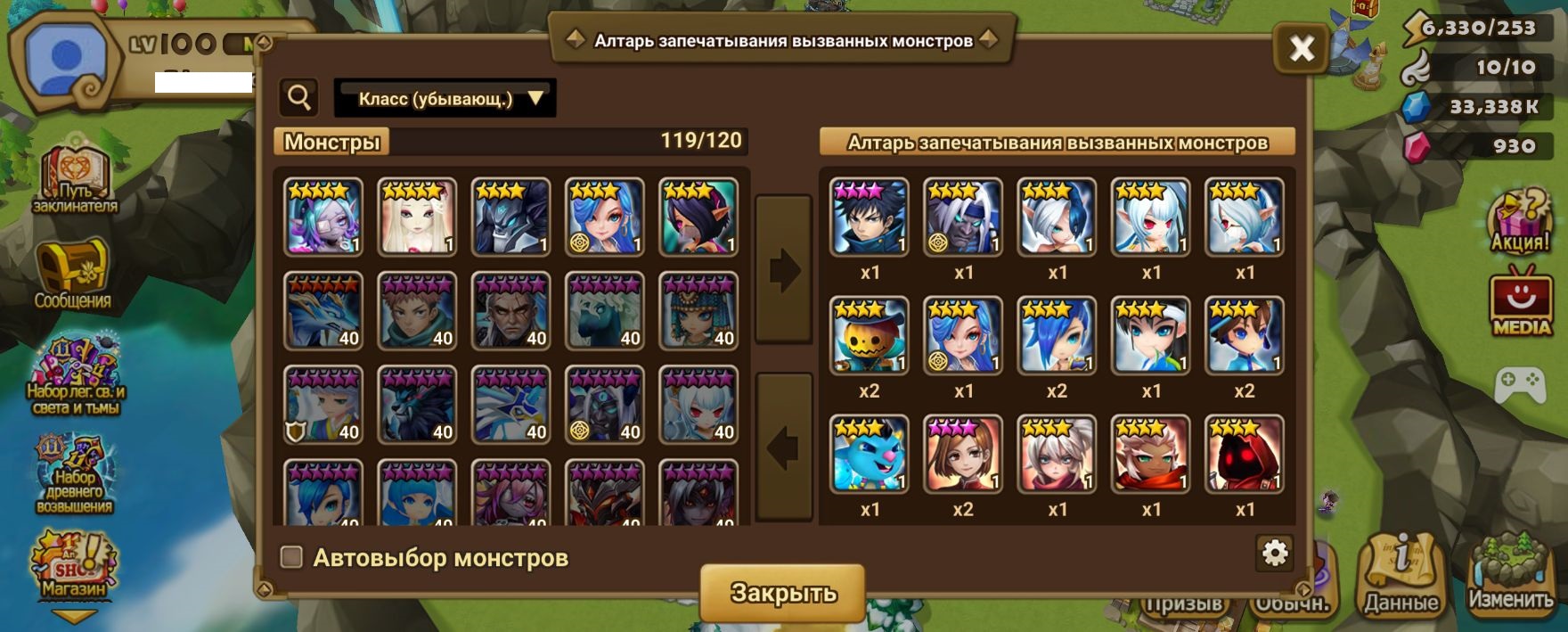Pick the eyepatch elf monster portrait

coord(323,217)
